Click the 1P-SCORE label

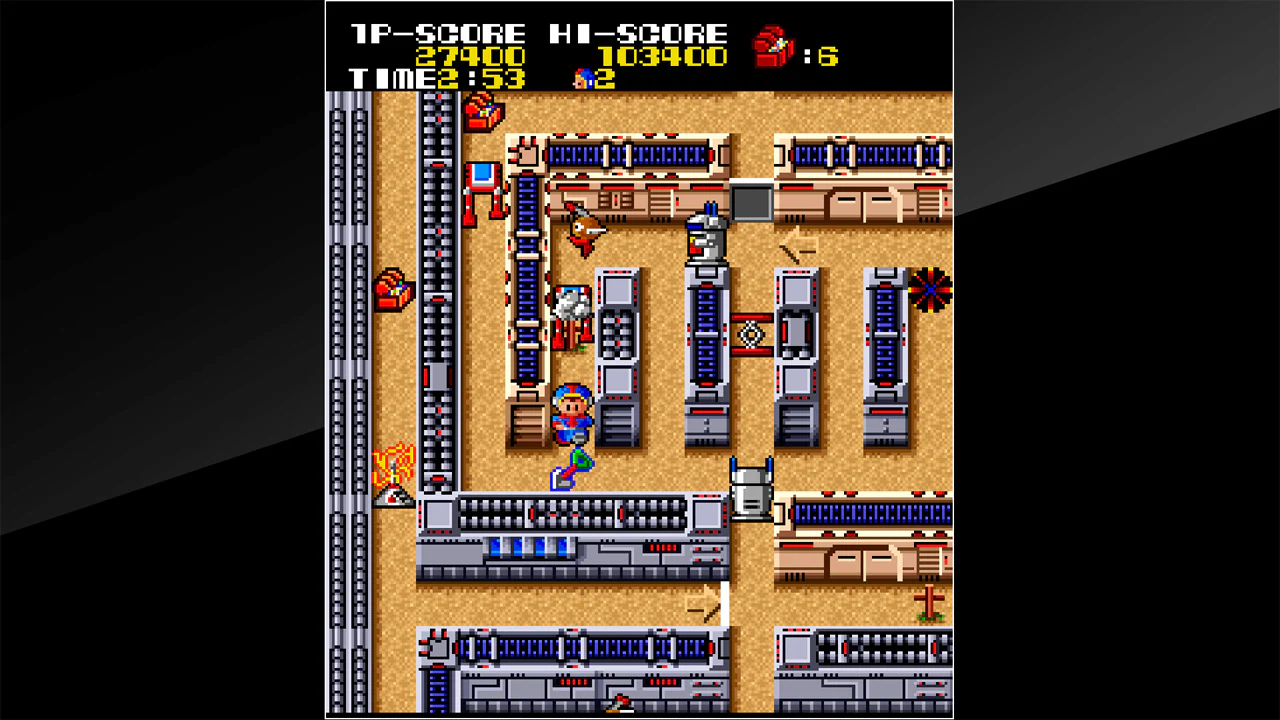pos(435,31)
